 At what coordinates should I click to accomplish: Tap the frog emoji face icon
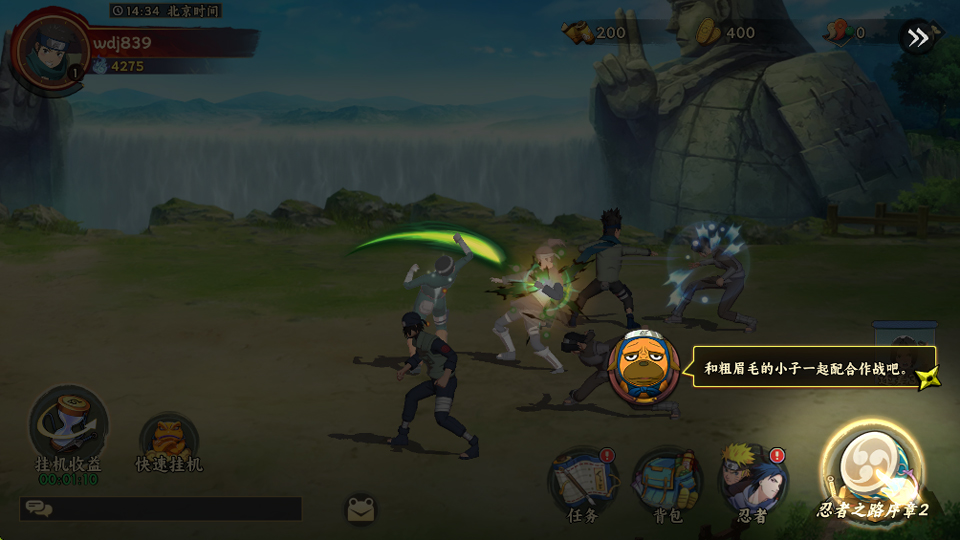361,509
